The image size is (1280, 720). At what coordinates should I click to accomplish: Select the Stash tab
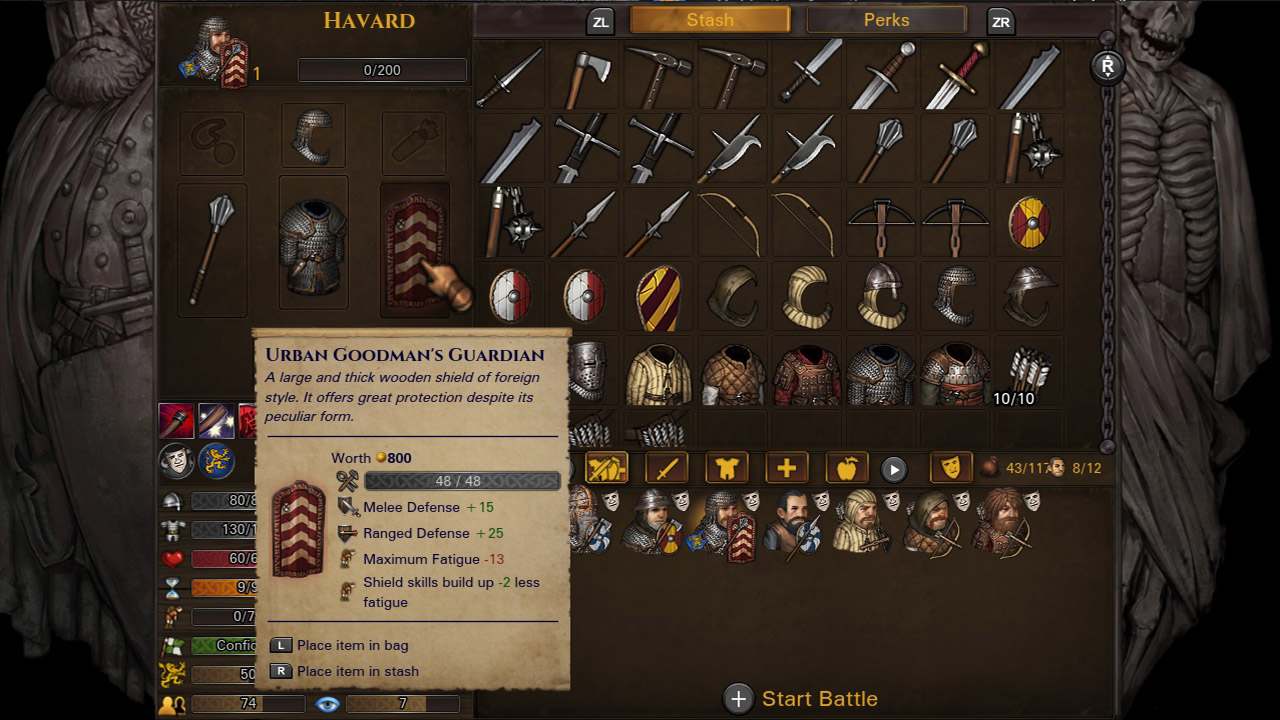(x=709, y=19)
